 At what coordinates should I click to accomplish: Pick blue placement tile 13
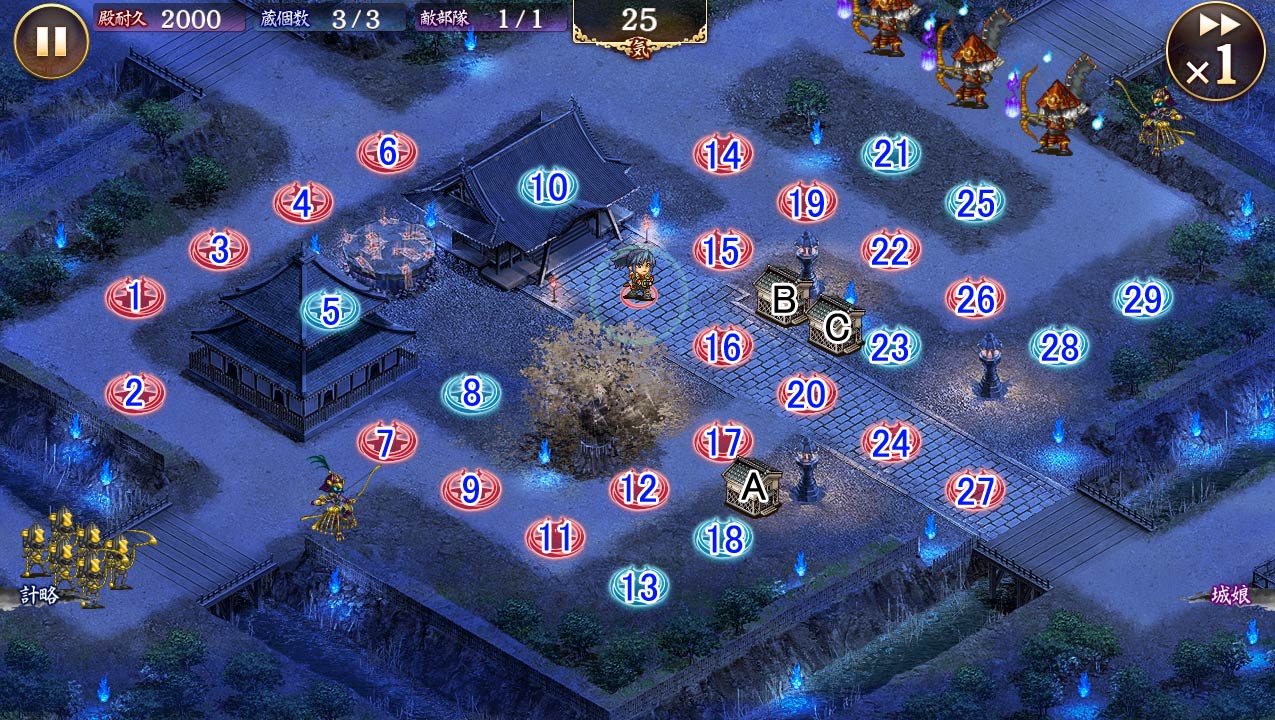[639, 586]
